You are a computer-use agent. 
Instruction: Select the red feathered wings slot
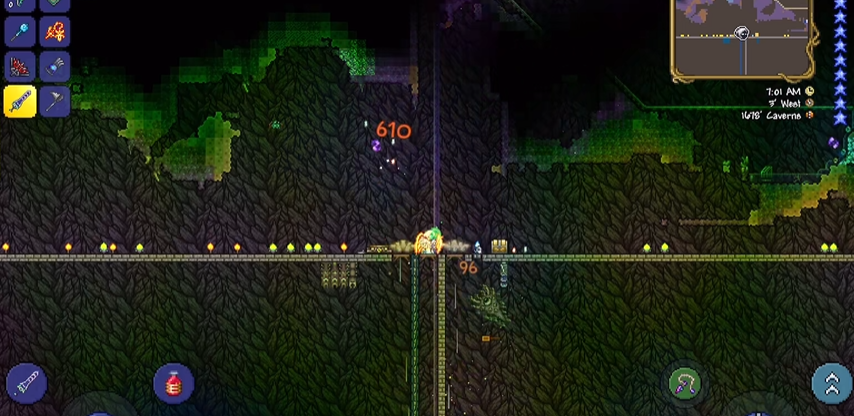click(20, 67)
